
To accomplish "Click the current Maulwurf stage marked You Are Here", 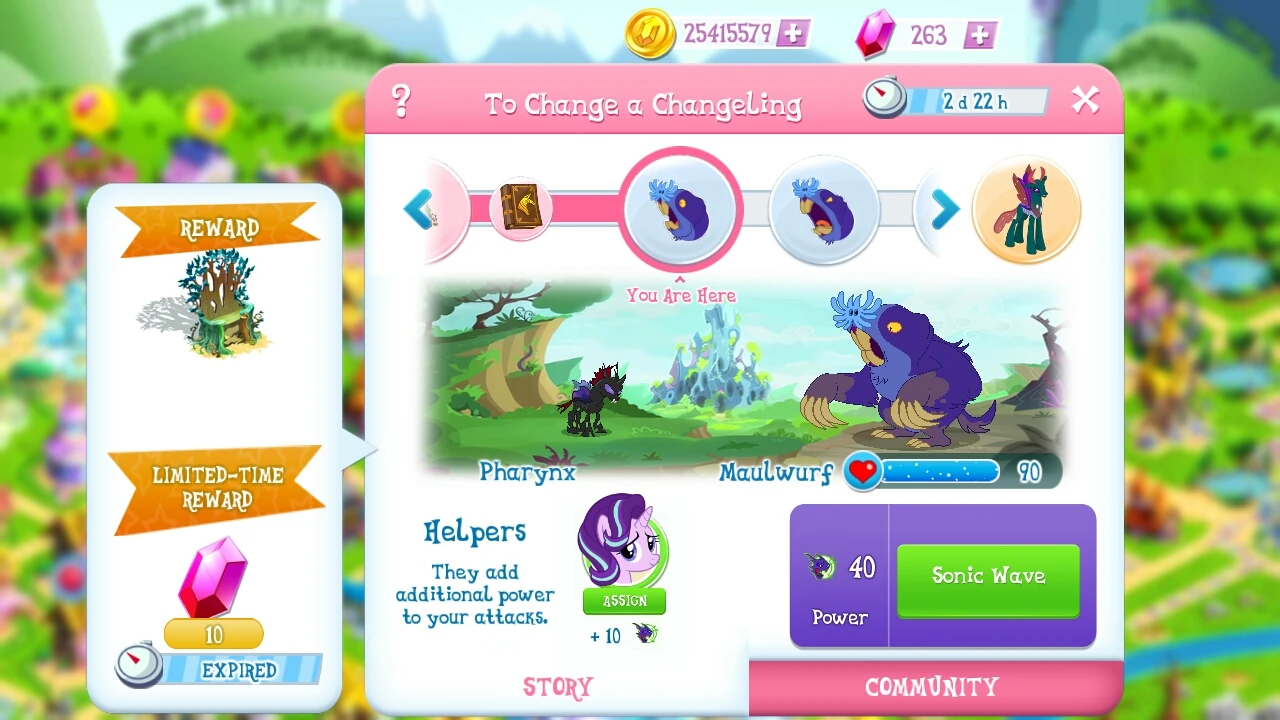I will pos(680,207).
